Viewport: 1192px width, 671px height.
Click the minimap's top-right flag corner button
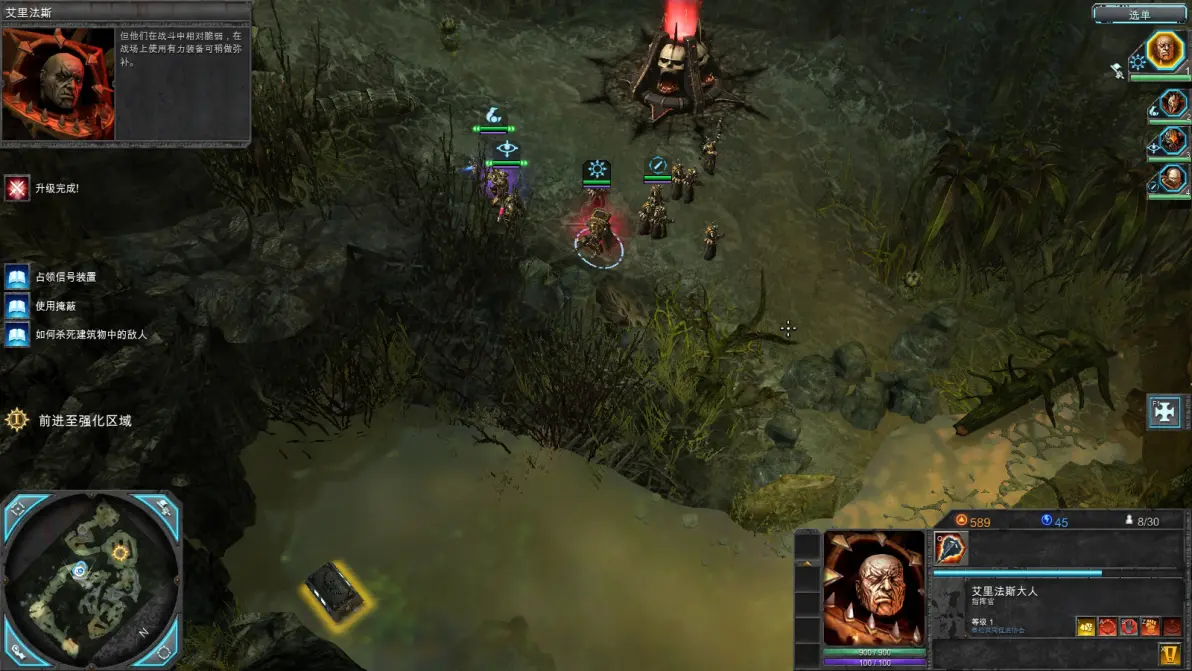[165, 507]
